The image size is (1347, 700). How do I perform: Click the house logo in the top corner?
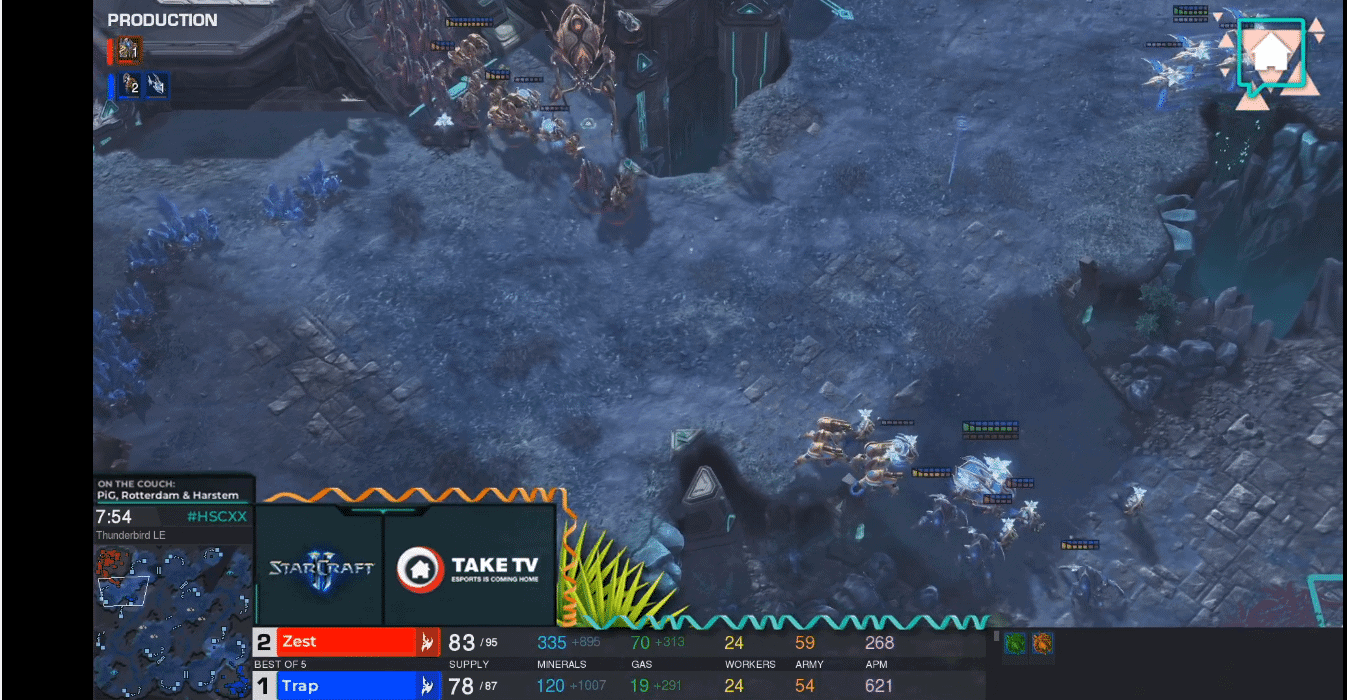pos(1272,55)
